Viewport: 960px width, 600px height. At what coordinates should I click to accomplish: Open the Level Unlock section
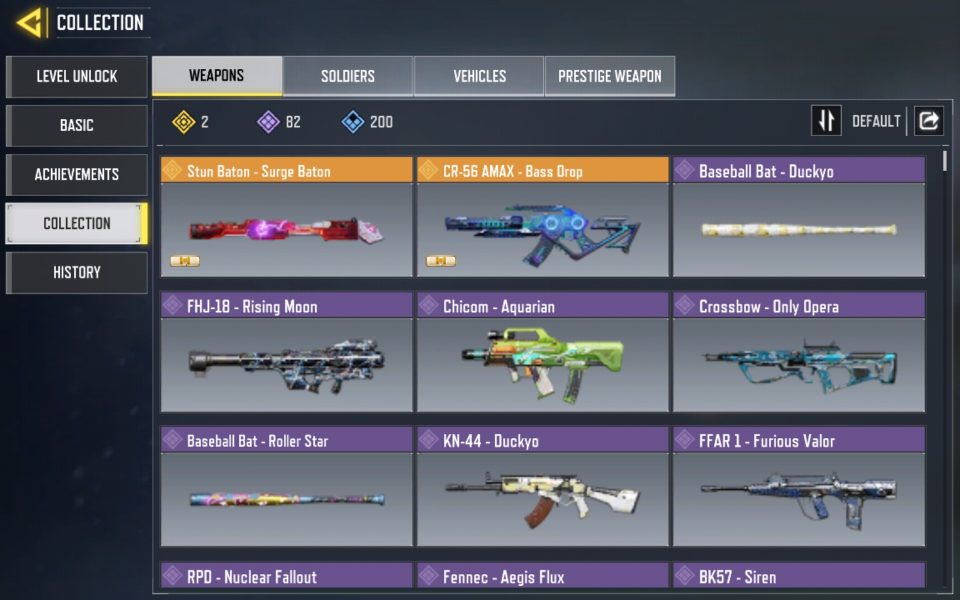77,76
